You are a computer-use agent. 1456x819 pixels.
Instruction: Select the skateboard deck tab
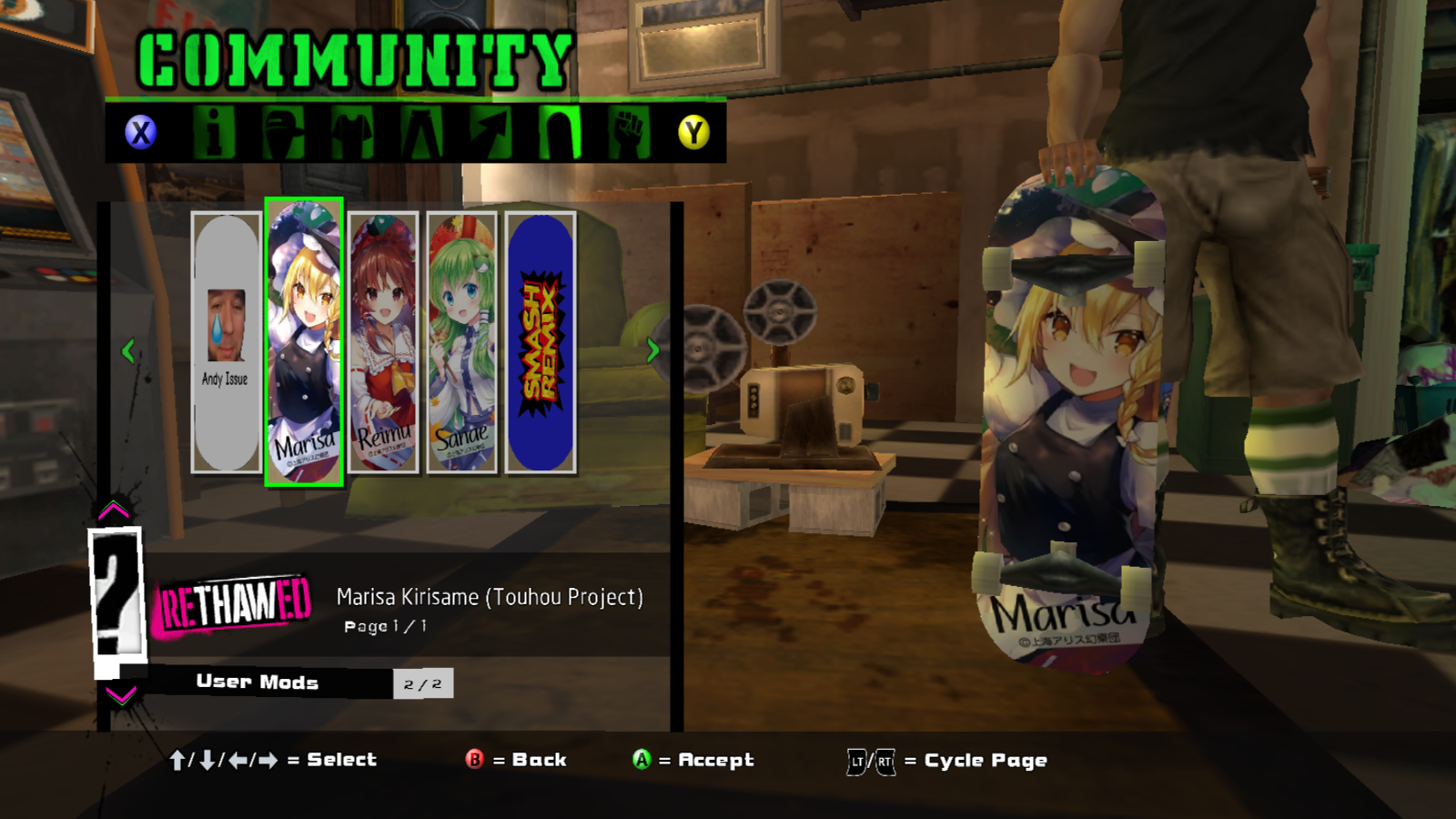point(560,133)
